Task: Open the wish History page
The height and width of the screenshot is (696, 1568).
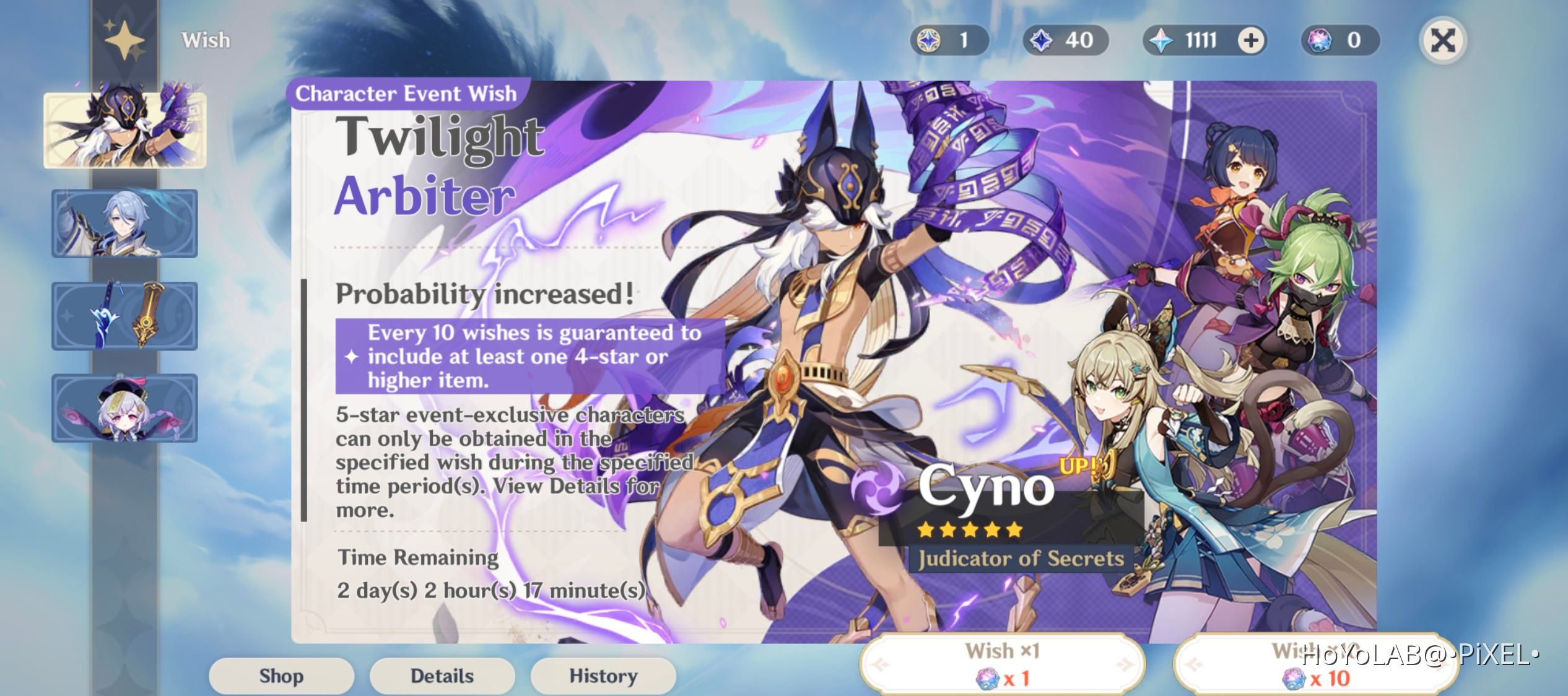Action: [603, 676]
